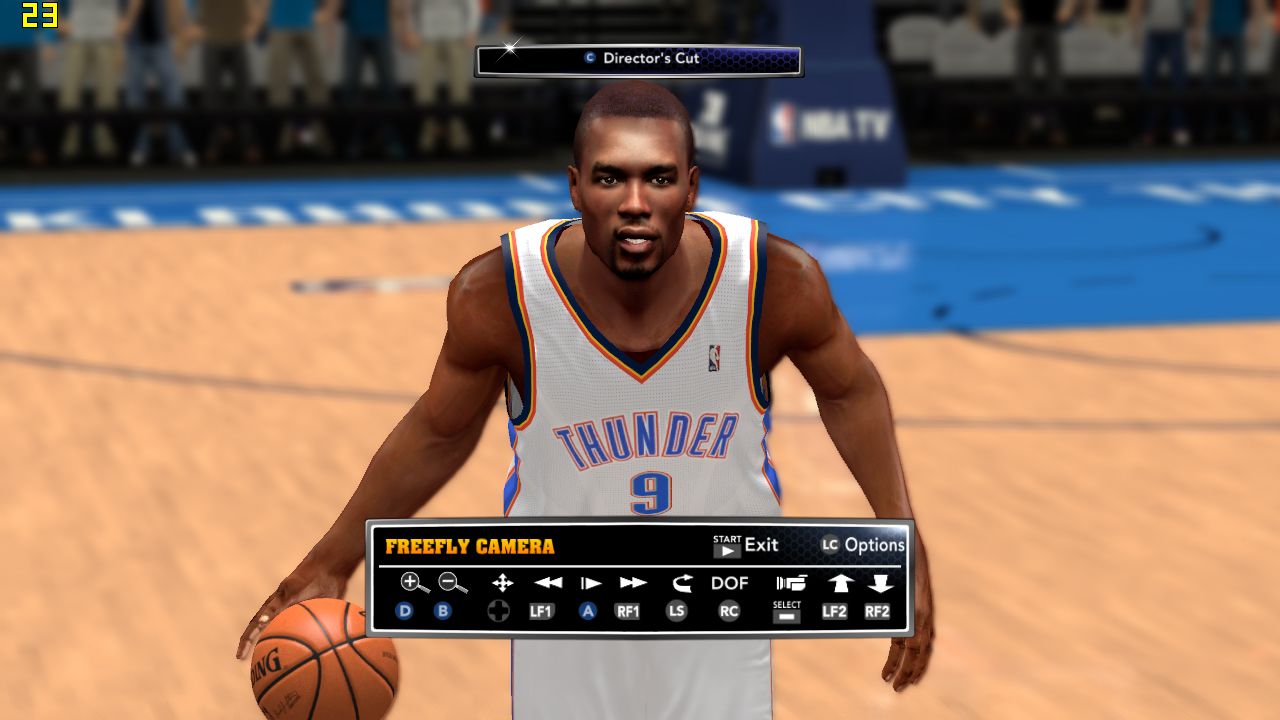1280x720 pixels.
Task: Fast forward the replay with double-right arrows
Action: click(x=633, y=583)
